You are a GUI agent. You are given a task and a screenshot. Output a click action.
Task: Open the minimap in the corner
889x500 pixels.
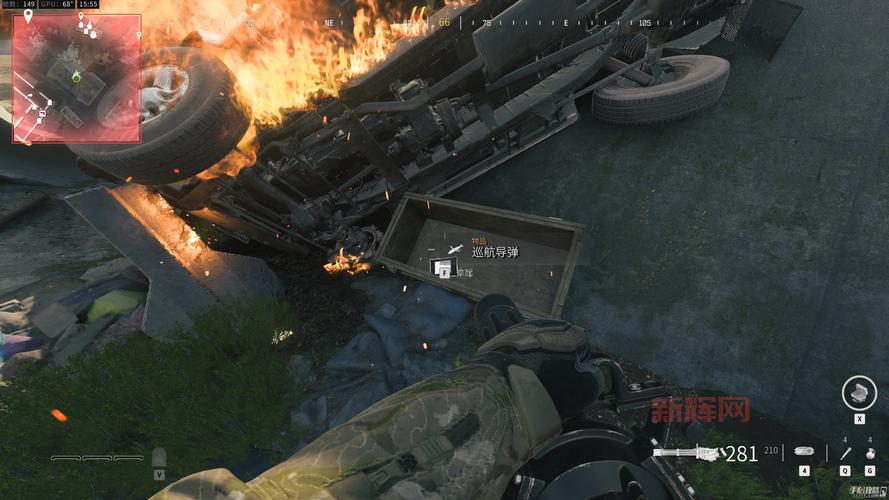pyautogui.click(x=76, y=77)
